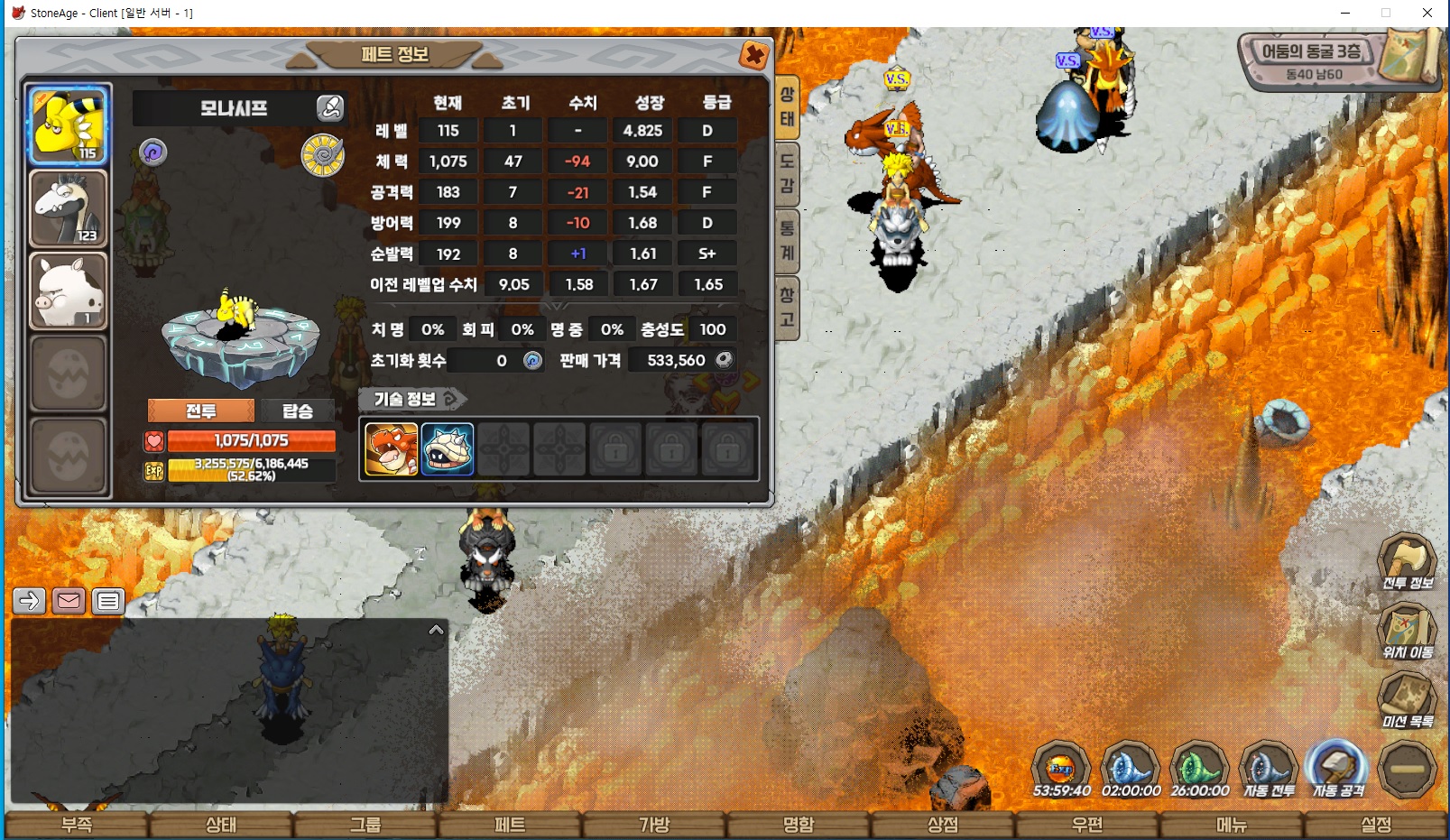Select the level 115 yellow pet

click(x=69, y=125)
